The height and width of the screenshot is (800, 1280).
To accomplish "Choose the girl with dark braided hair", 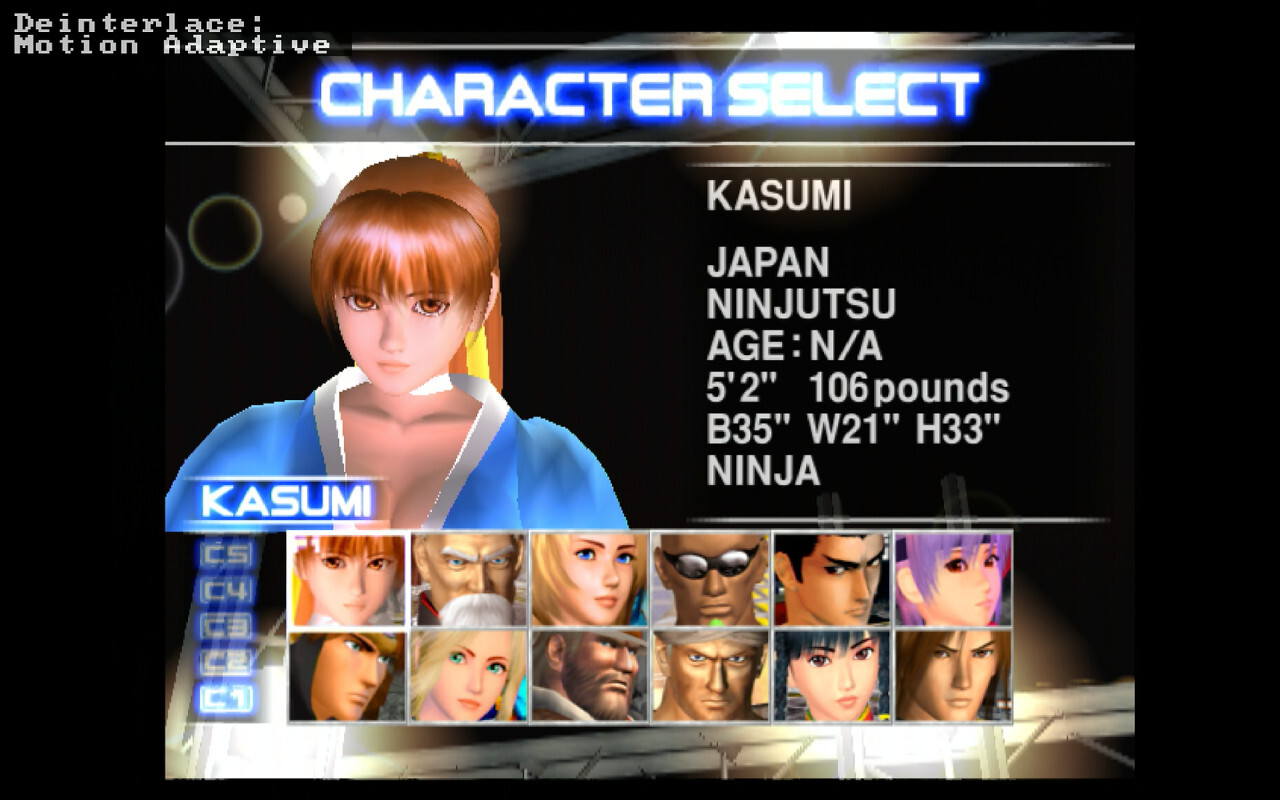I will pyautogui.click(x=832, y=676).
